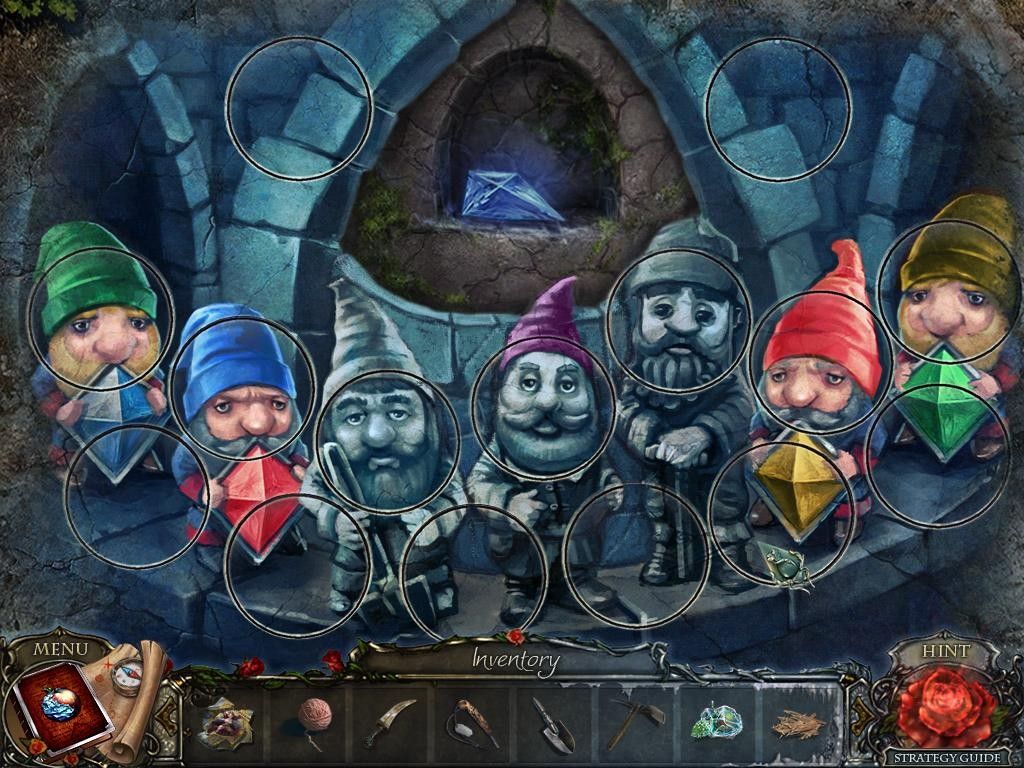Select the straw bundle in inventory
The width and height of the screenshot is (1024, 768).
coord(799,722)
